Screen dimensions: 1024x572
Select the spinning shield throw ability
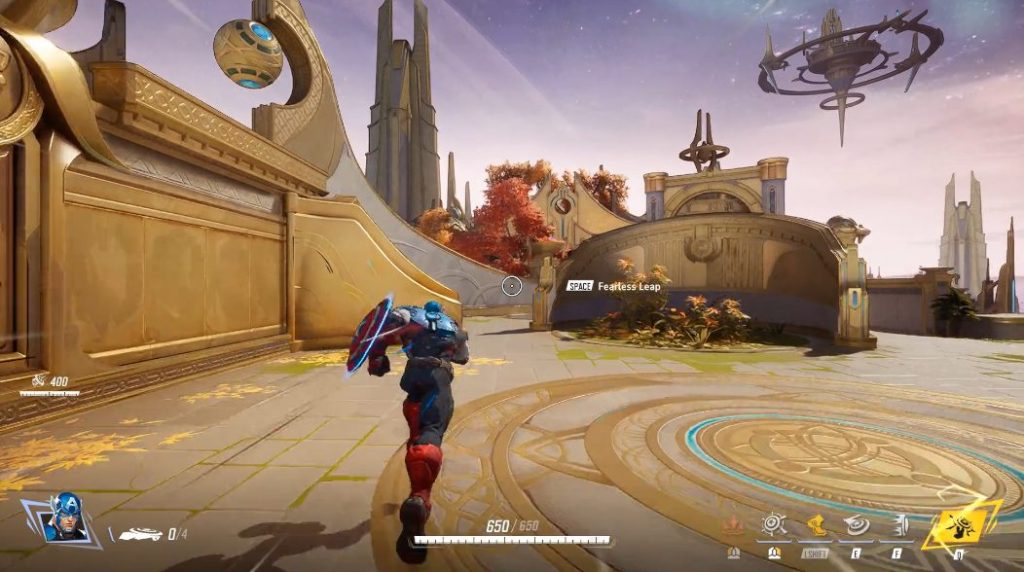pyautogui.click(x=857, y=524)
